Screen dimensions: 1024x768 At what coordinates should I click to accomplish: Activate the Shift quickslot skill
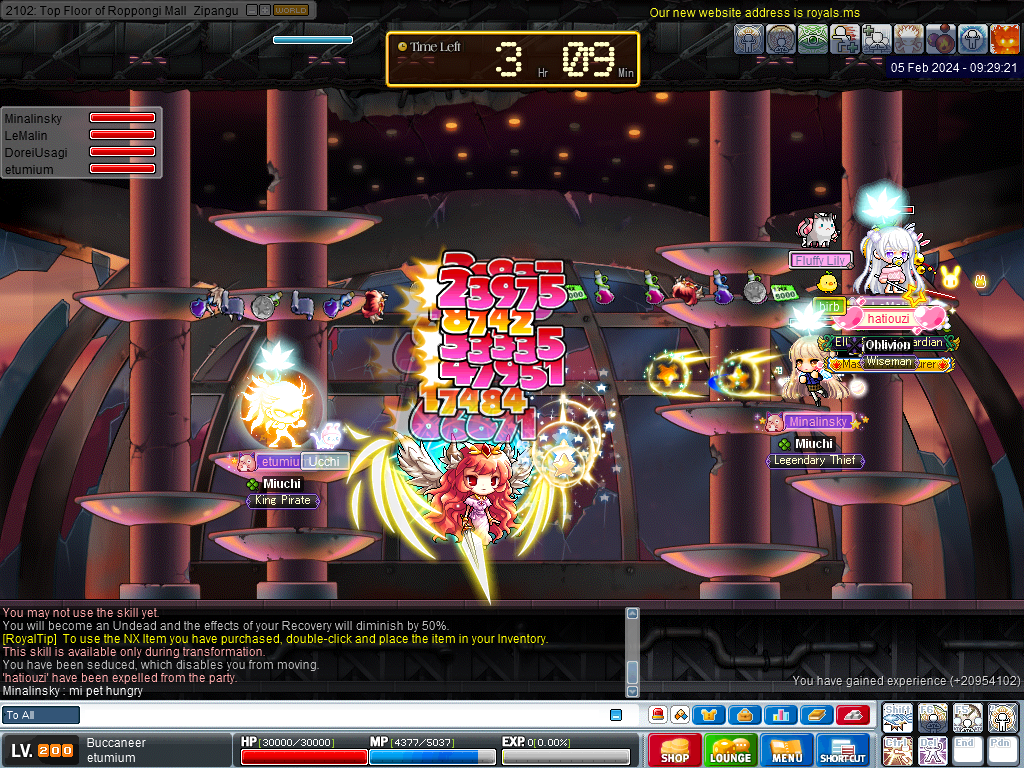coord(898,717)
